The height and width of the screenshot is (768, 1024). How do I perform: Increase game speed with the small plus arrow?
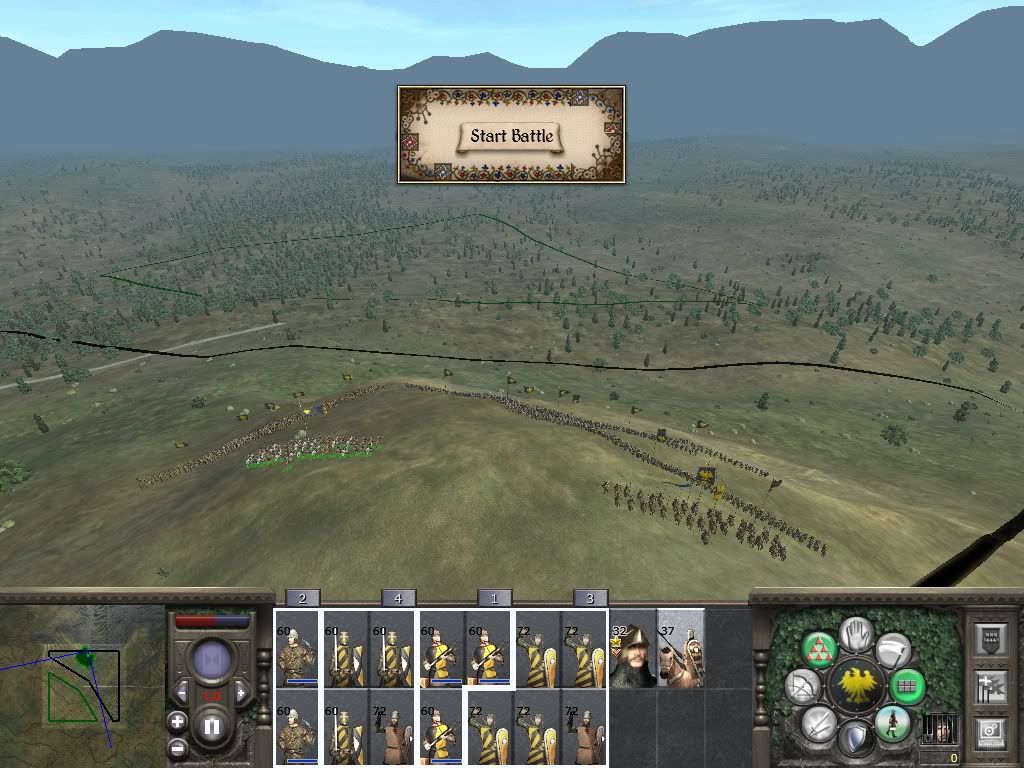240,693
